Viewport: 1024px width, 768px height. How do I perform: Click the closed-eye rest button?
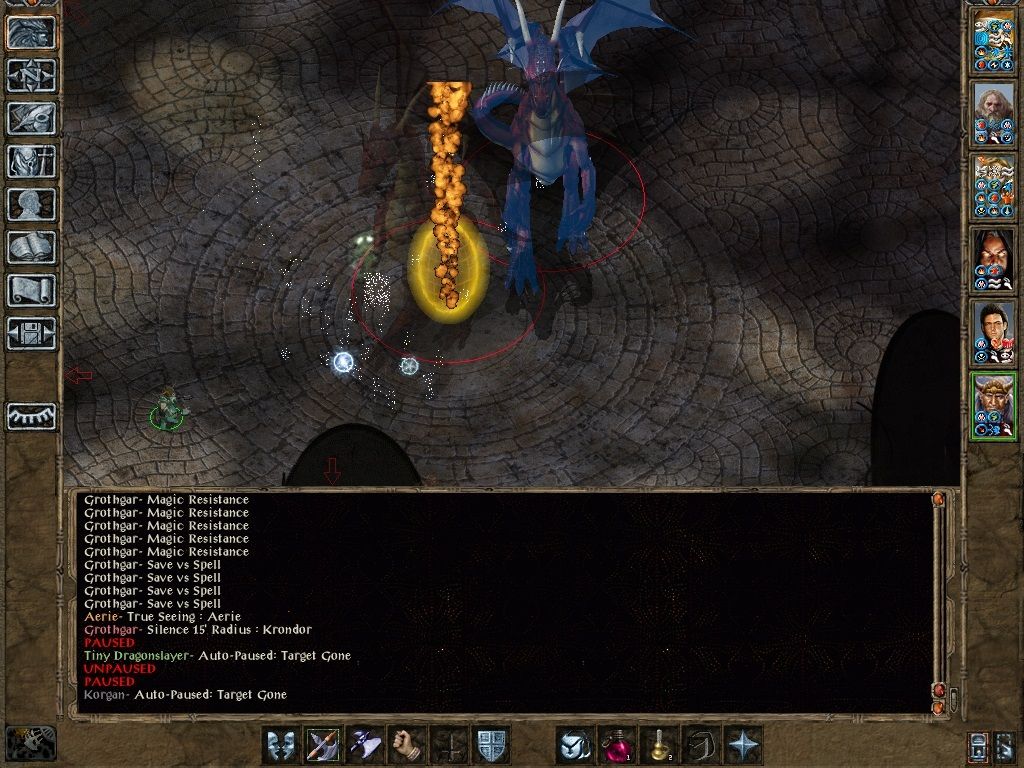coord(31,416)
